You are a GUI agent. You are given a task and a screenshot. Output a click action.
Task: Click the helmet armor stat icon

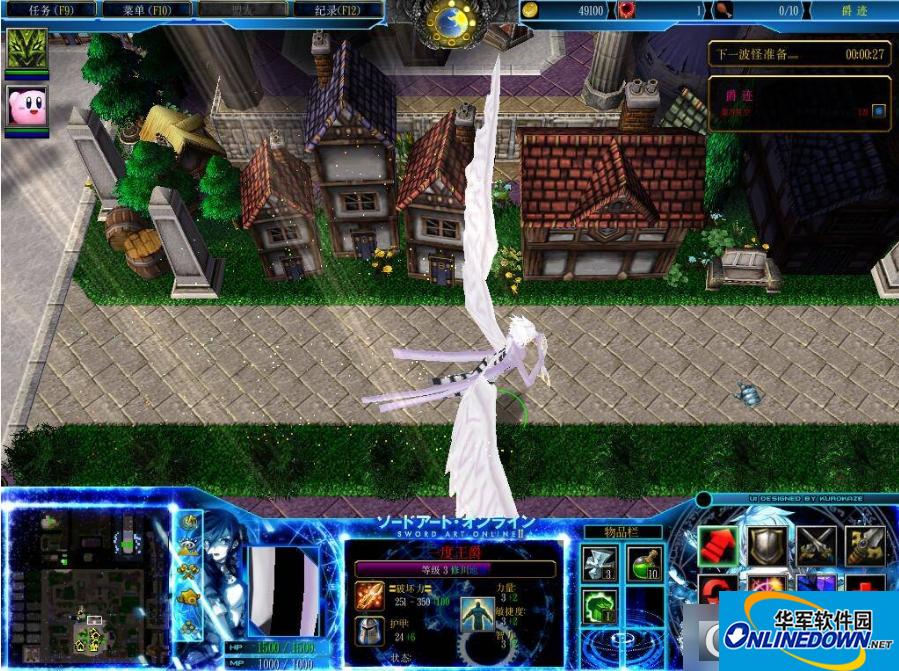369,631
